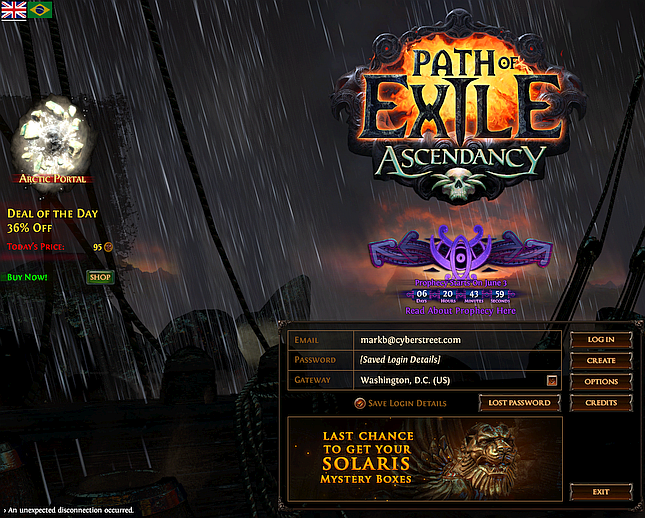The image size is (645, 518).
Task: Show the game Credits
Action: tap(601, 402)
